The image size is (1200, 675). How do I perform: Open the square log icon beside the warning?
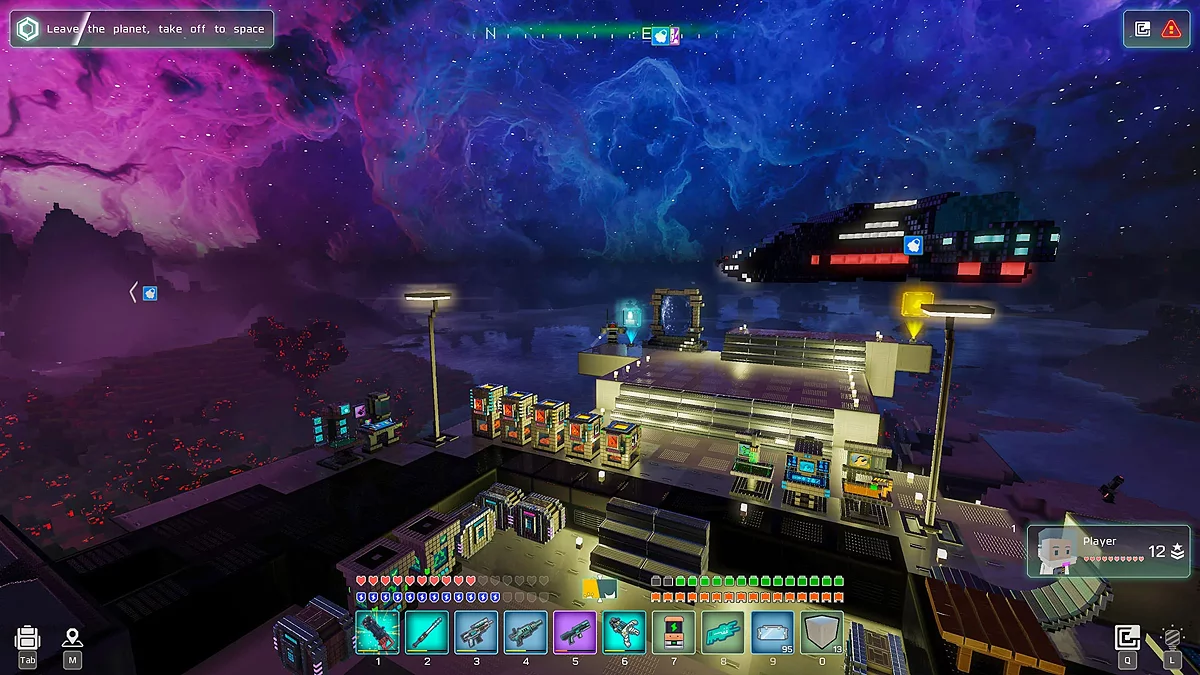click(1143, 29)
